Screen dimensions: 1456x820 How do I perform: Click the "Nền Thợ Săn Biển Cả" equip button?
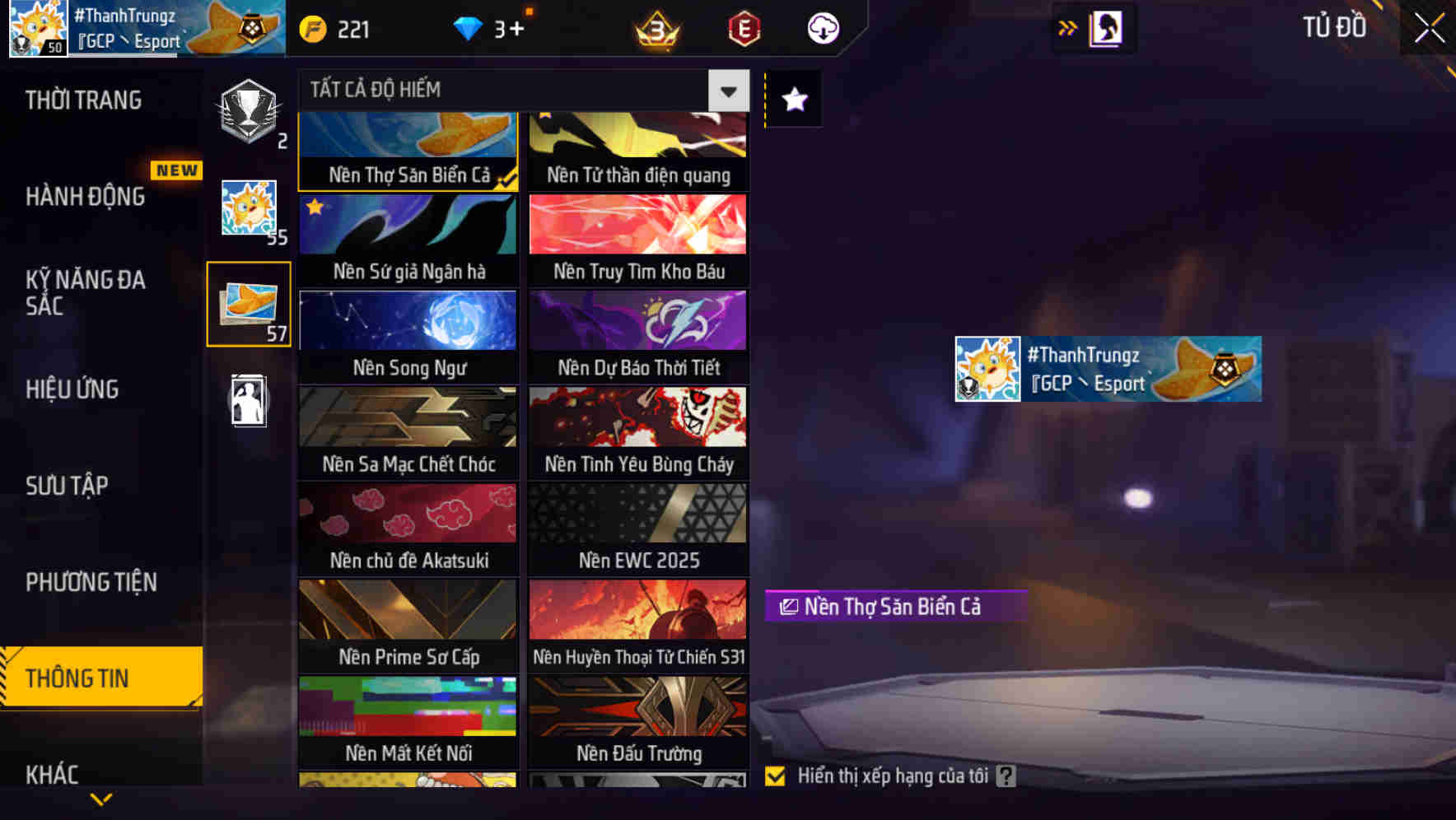pos(894,607)
